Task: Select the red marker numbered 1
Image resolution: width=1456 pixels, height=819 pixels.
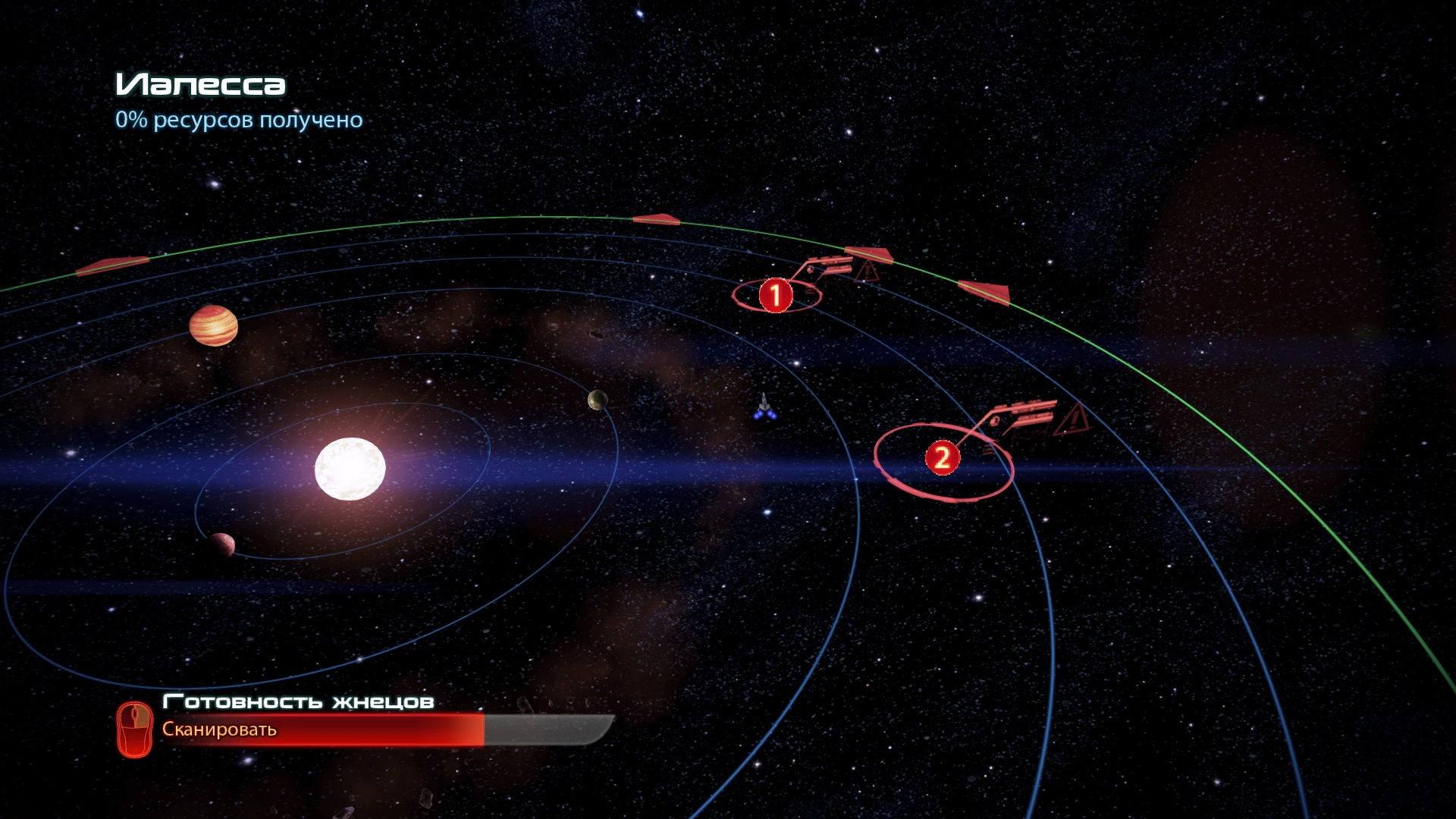Action: (775, 295)
